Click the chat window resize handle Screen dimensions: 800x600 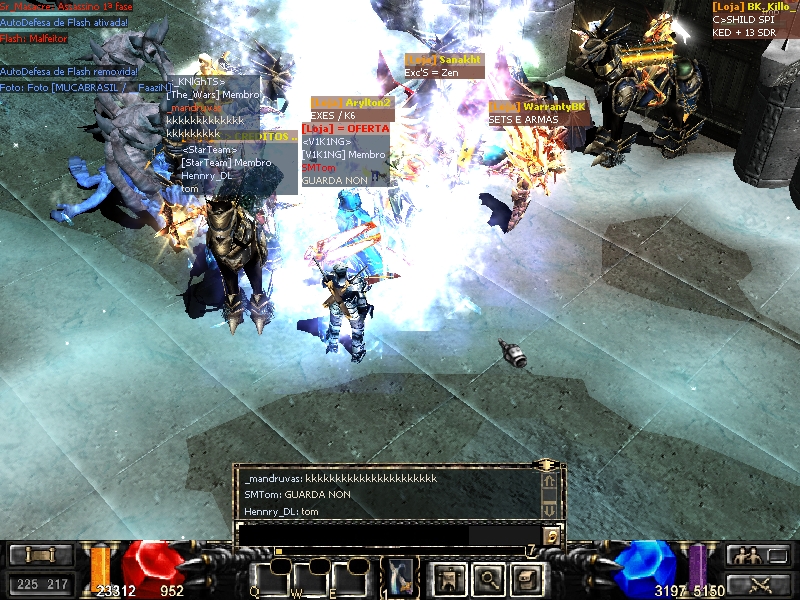[x=546, y=466]
